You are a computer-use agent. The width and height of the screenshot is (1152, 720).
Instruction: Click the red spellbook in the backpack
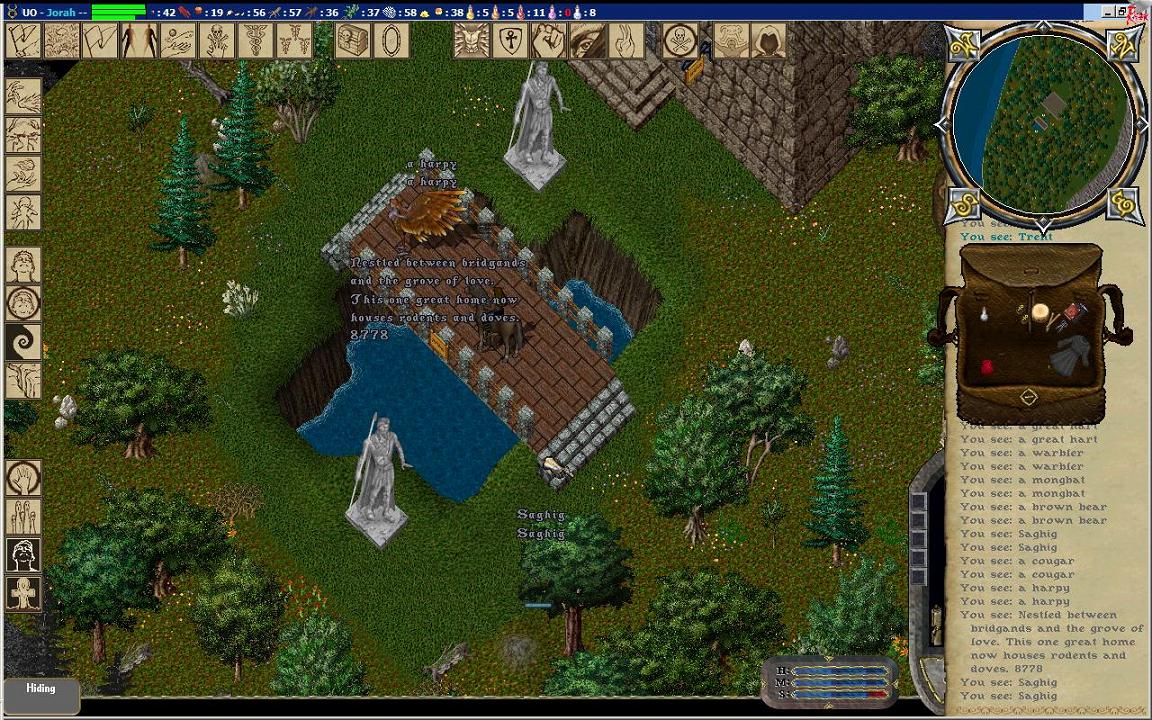click(1073, 312)
